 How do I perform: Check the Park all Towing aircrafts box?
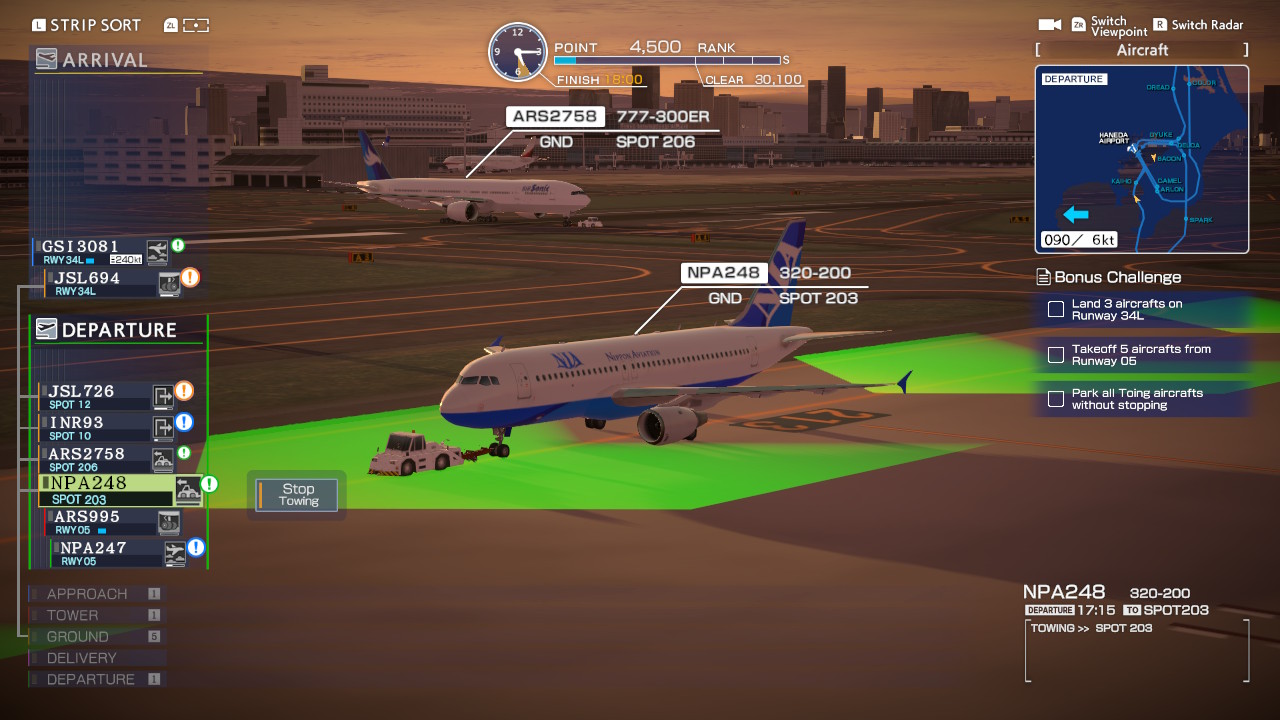[1056, 399]
